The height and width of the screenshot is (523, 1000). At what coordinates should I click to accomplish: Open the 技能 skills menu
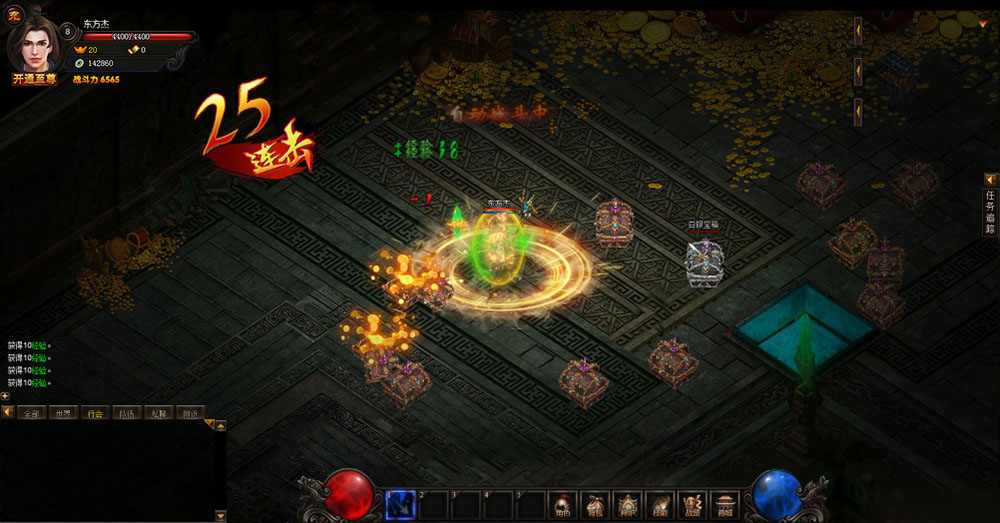tap(659, 504)
